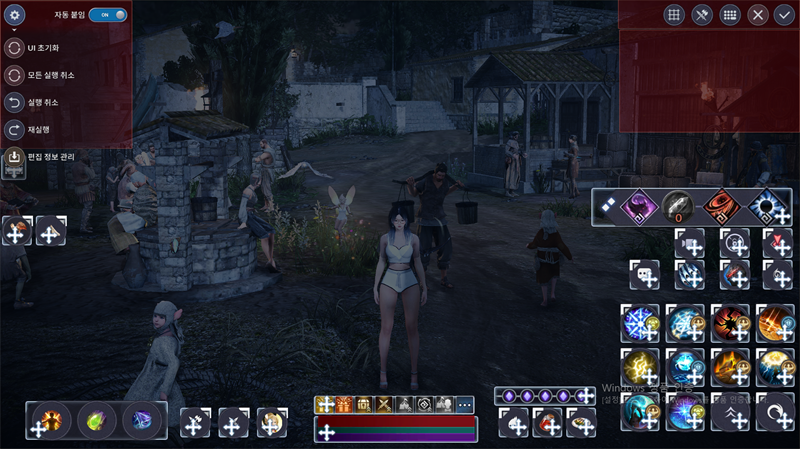Toggle the 자동 붙임 auto-snap switch
This screenshot has height=449, width=800.
coord(108,15)
